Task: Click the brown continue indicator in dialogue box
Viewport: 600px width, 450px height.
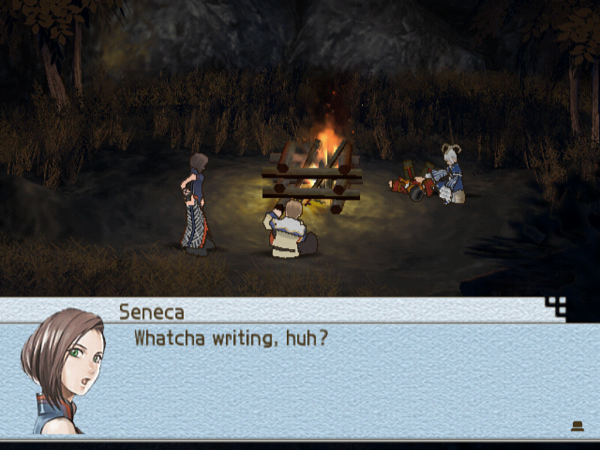Action: 577,426
